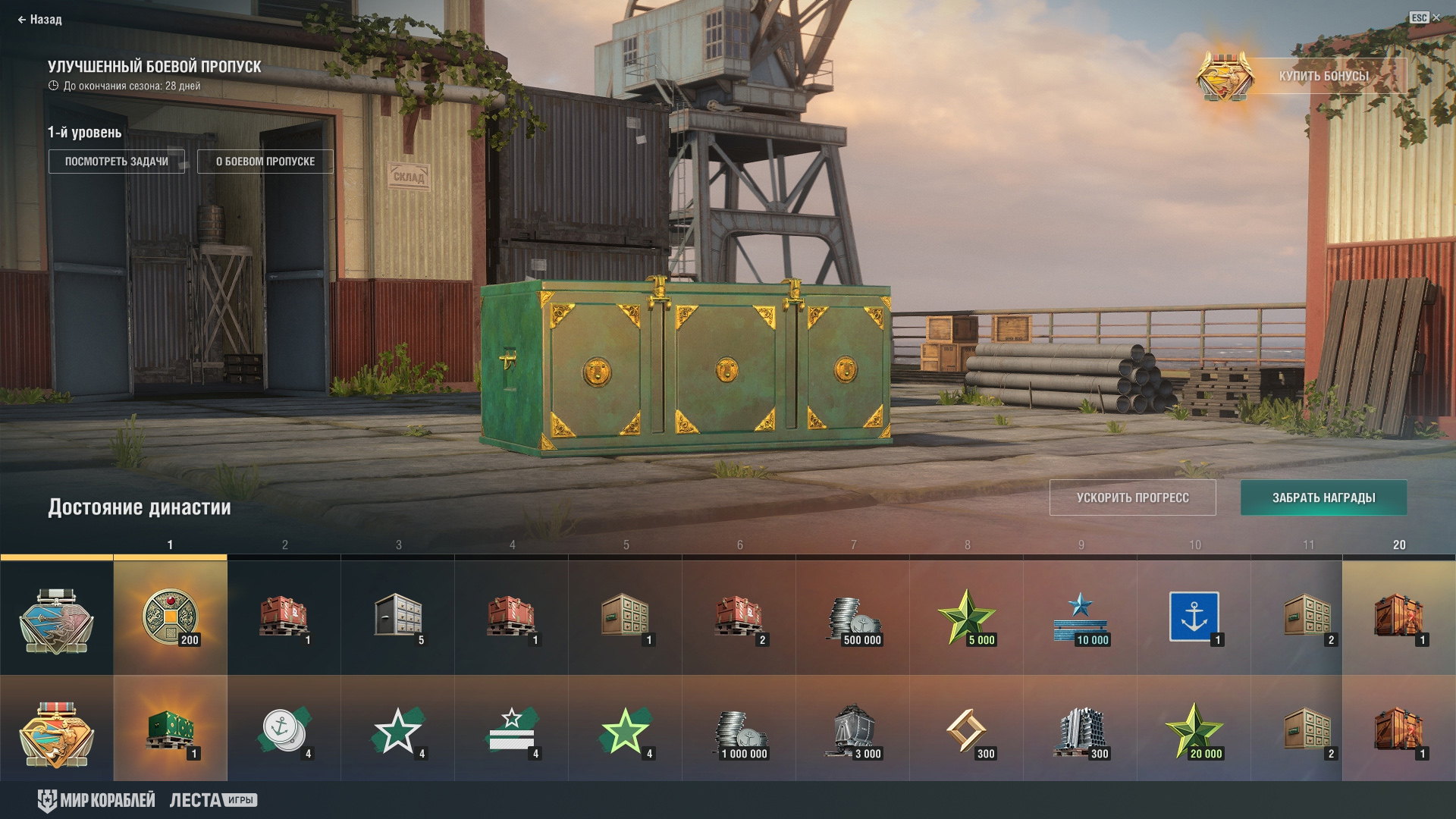Click the О БОЕВОМ ПРОПУСКЕ button
The width and height of the screenshot is (1456, 819).
(265, 162)
